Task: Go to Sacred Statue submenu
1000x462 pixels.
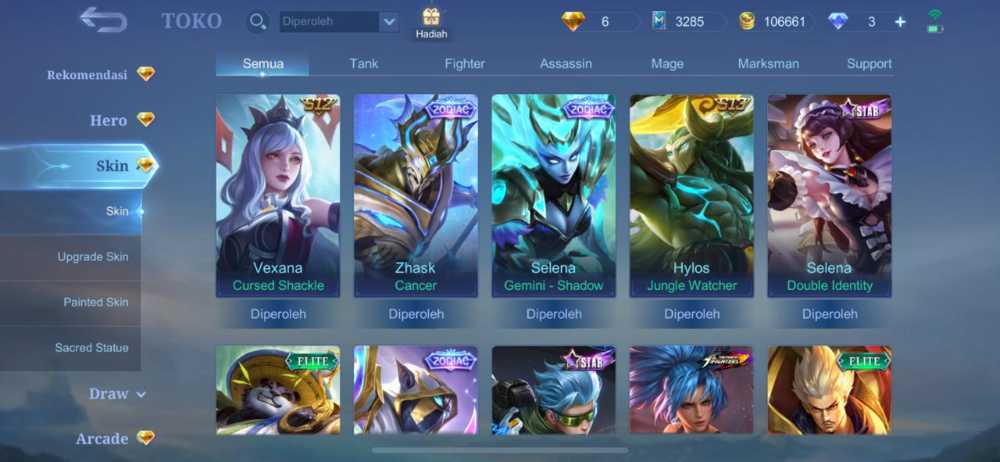Action: [x=92, y=348]
